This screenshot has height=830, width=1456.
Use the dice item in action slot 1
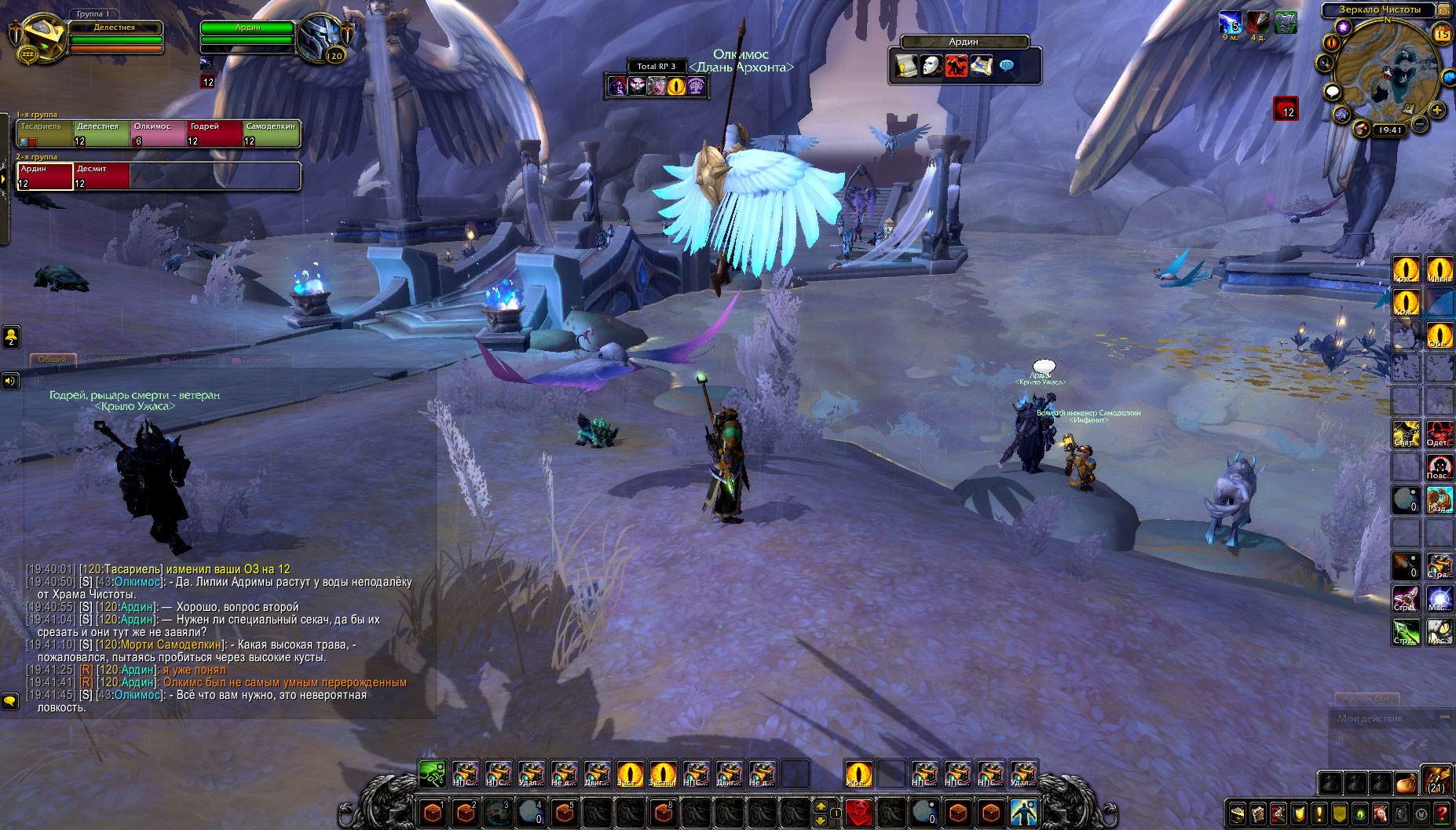tap(433, 812)
